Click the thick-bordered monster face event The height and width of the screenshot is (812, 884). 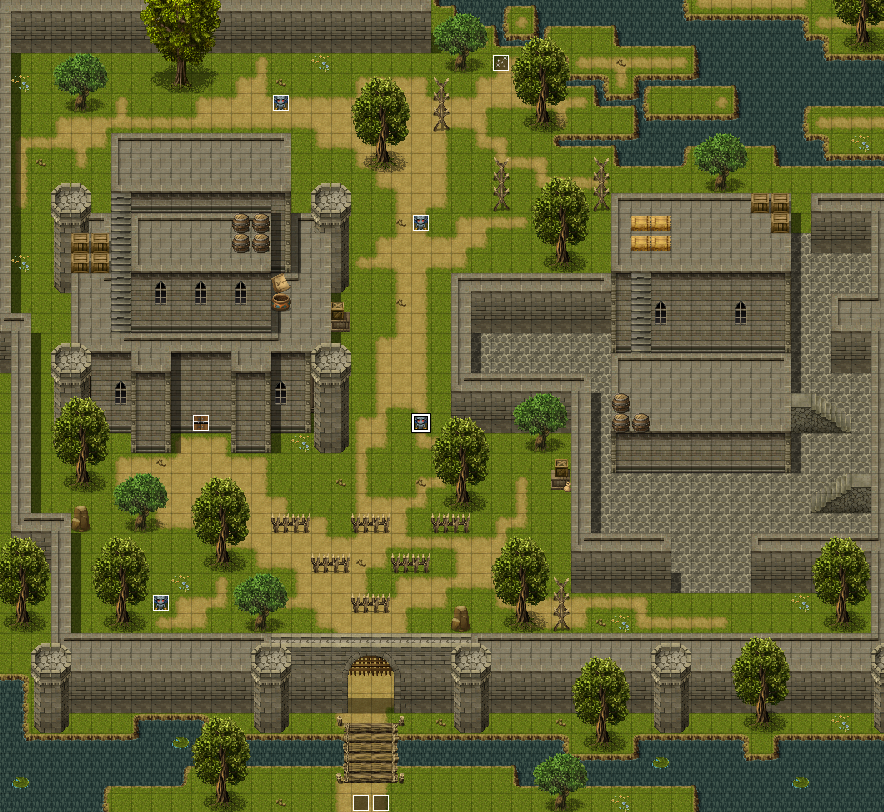[x=421, y=423]
